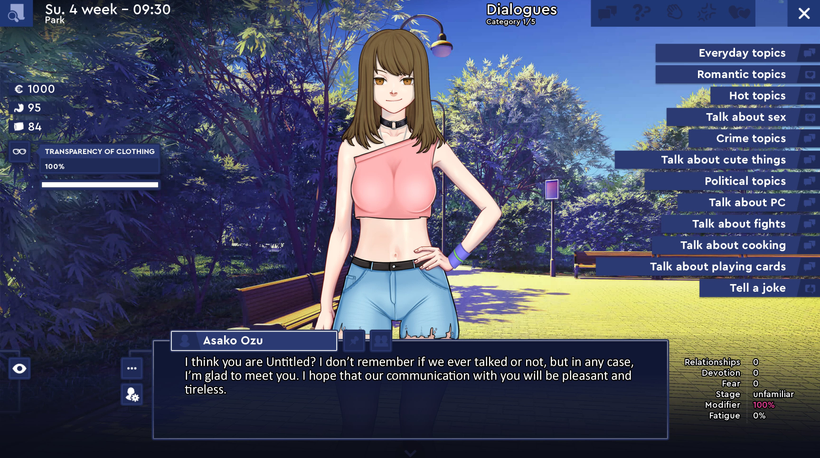Screen dimensions: 820x458
Task: Open character settings person-gear icon
Action: click(x=132, y=395)
